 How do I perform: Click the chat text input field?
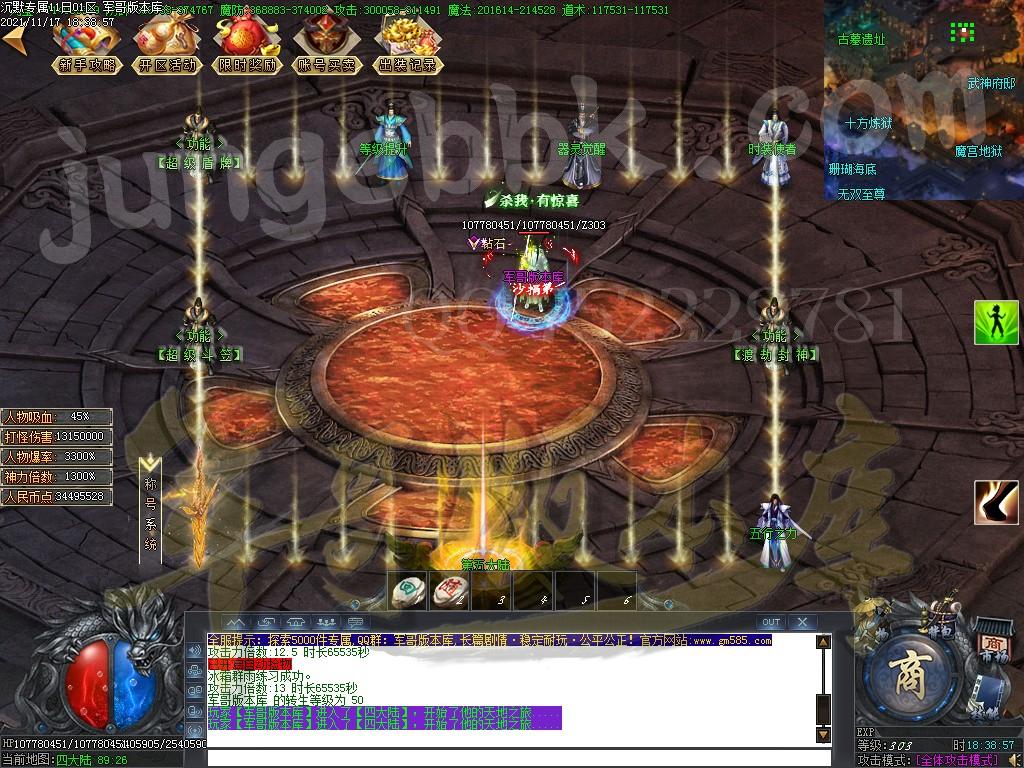tap(520, 757)
